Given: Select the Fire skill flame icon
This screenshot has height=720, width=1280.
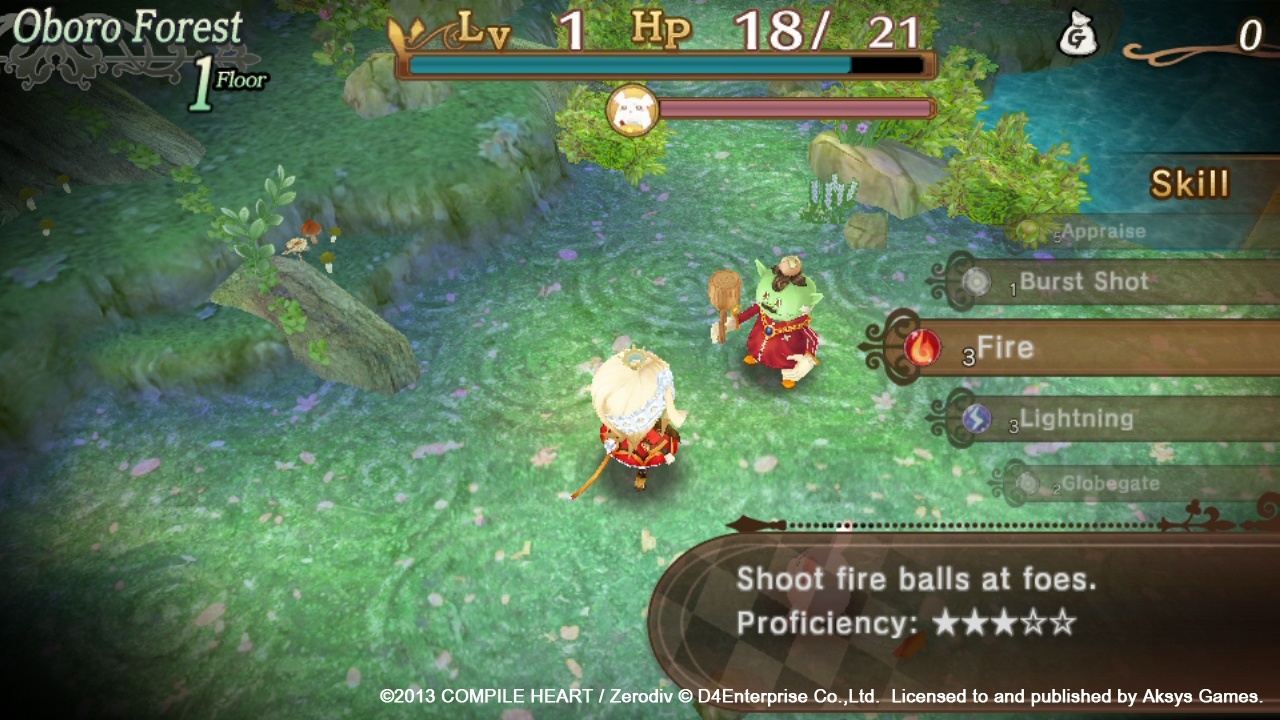Looking at the screenshot, I should 921,349.
